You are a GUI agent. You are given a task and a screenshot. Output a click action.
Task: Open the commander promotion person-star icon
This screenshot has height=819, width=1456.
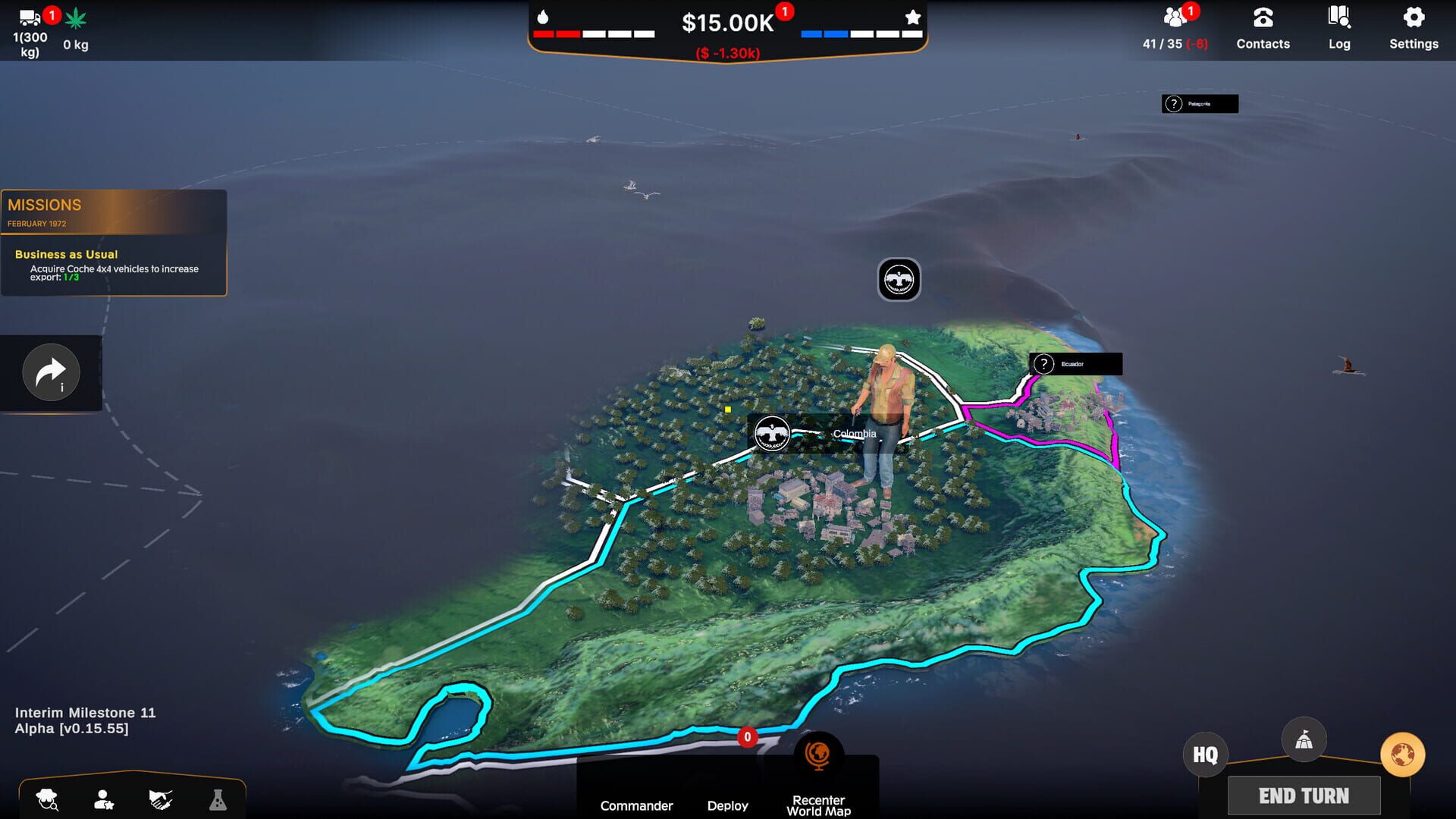102,800
